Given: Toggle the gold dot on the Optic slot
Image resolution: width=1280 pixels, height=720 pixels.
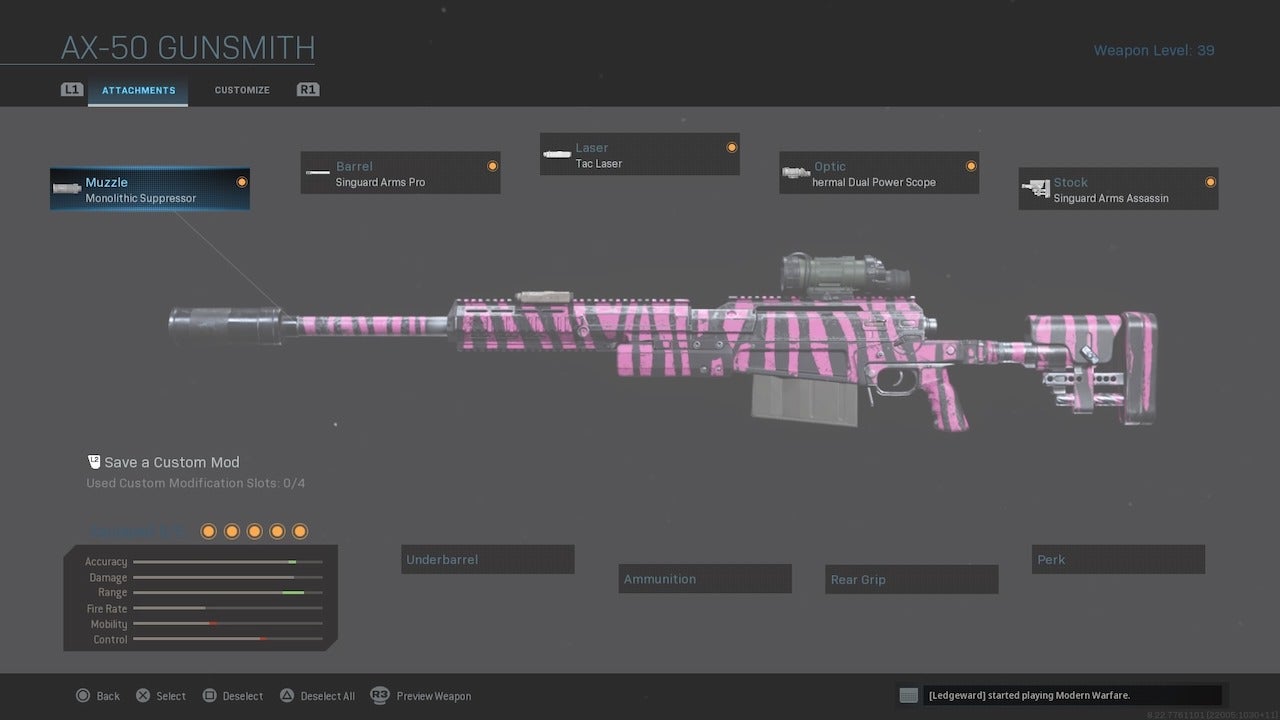Looking at the screenshot, I should pyautogui.click(x=969, y=166).
